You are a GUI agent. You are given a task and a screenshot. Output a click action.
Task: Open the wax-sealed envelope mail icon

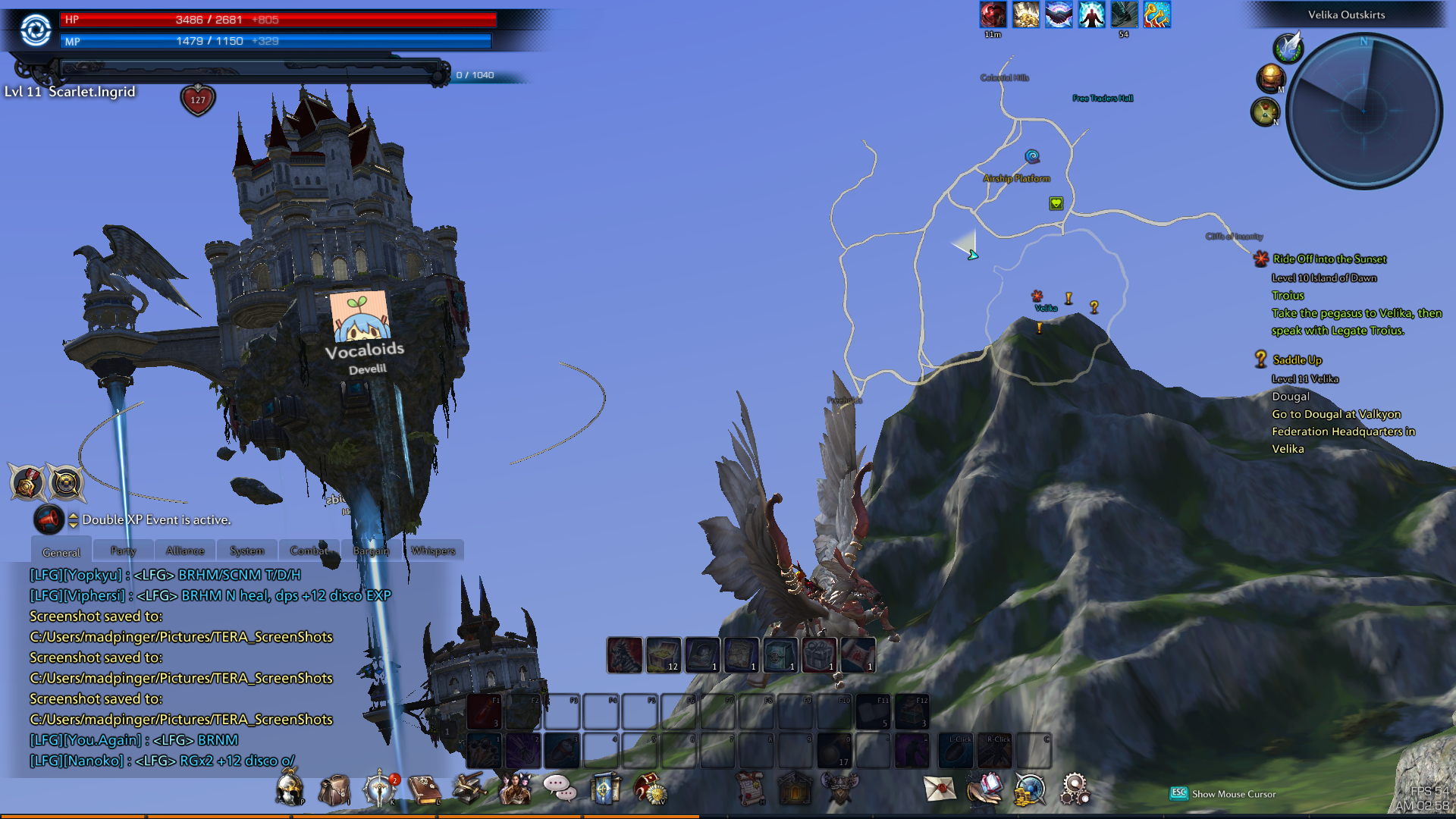[x=940, y=789]
